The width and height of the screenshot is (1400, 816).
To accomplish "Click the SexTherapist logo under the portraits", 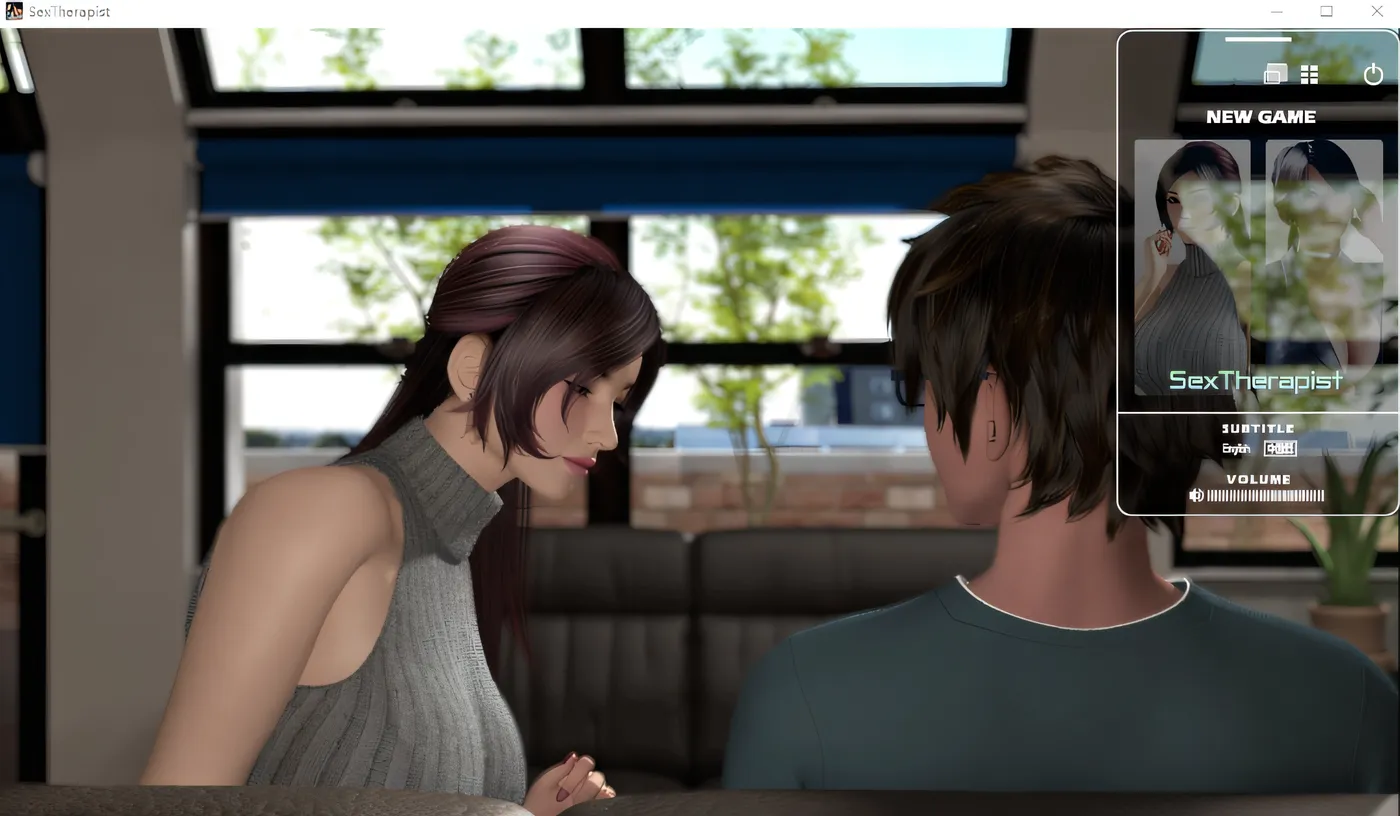I will pyautogui.click(x=1255, y=381).
